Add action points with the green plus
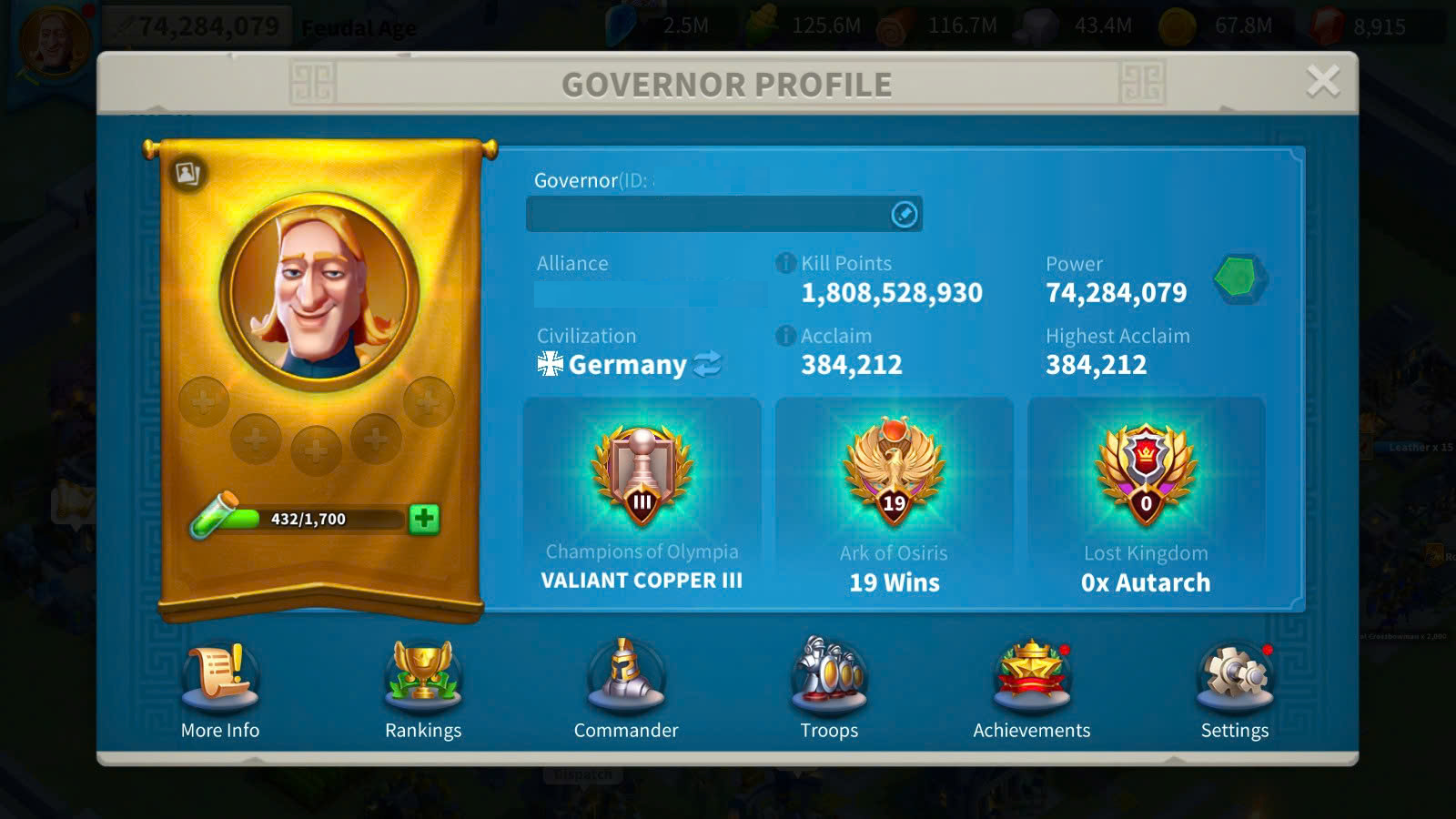This screenshot has width=1456, height=819. 424,519
